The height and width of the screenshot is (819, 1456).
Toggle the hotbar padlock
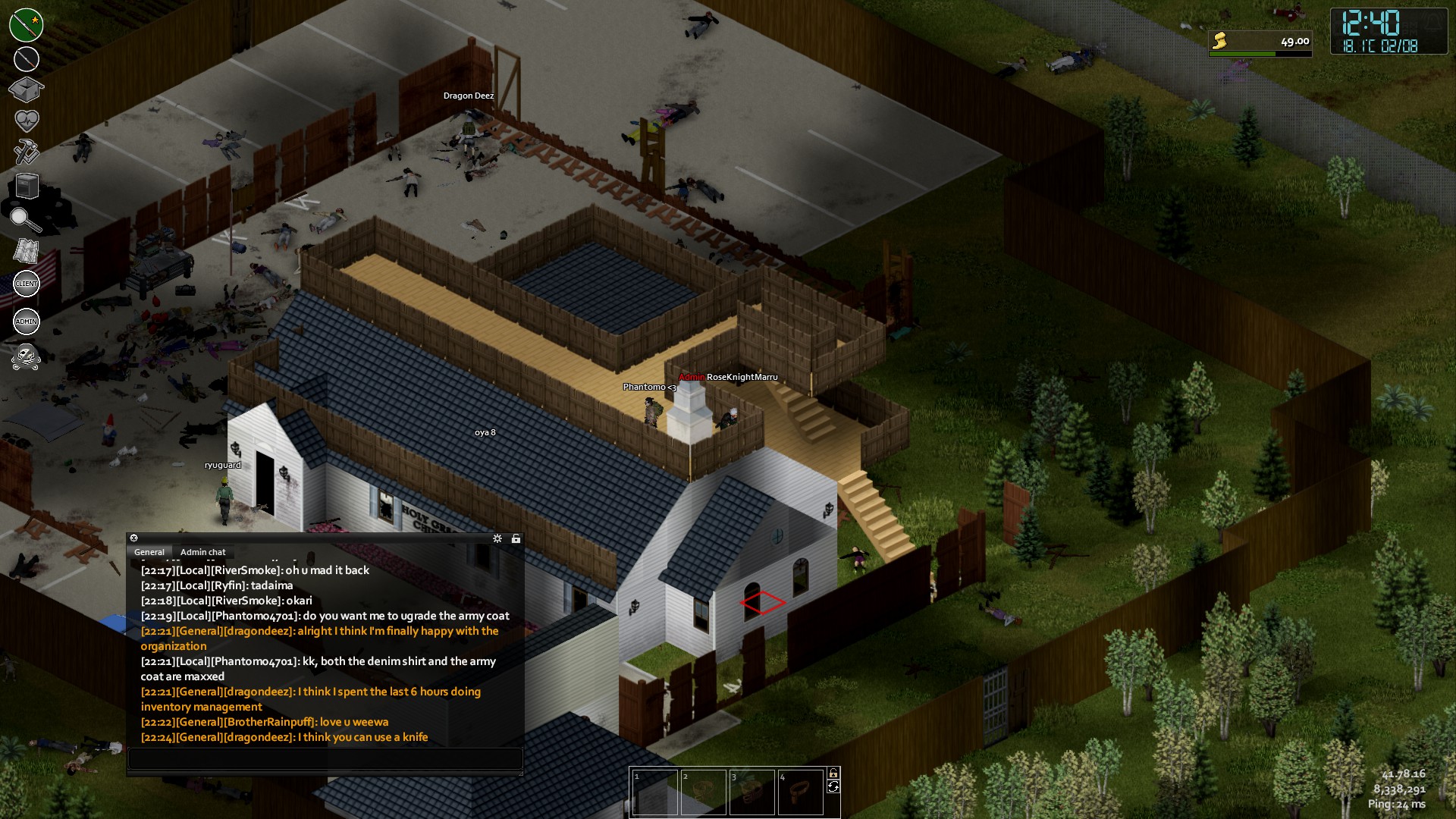[x=833, y=773]
